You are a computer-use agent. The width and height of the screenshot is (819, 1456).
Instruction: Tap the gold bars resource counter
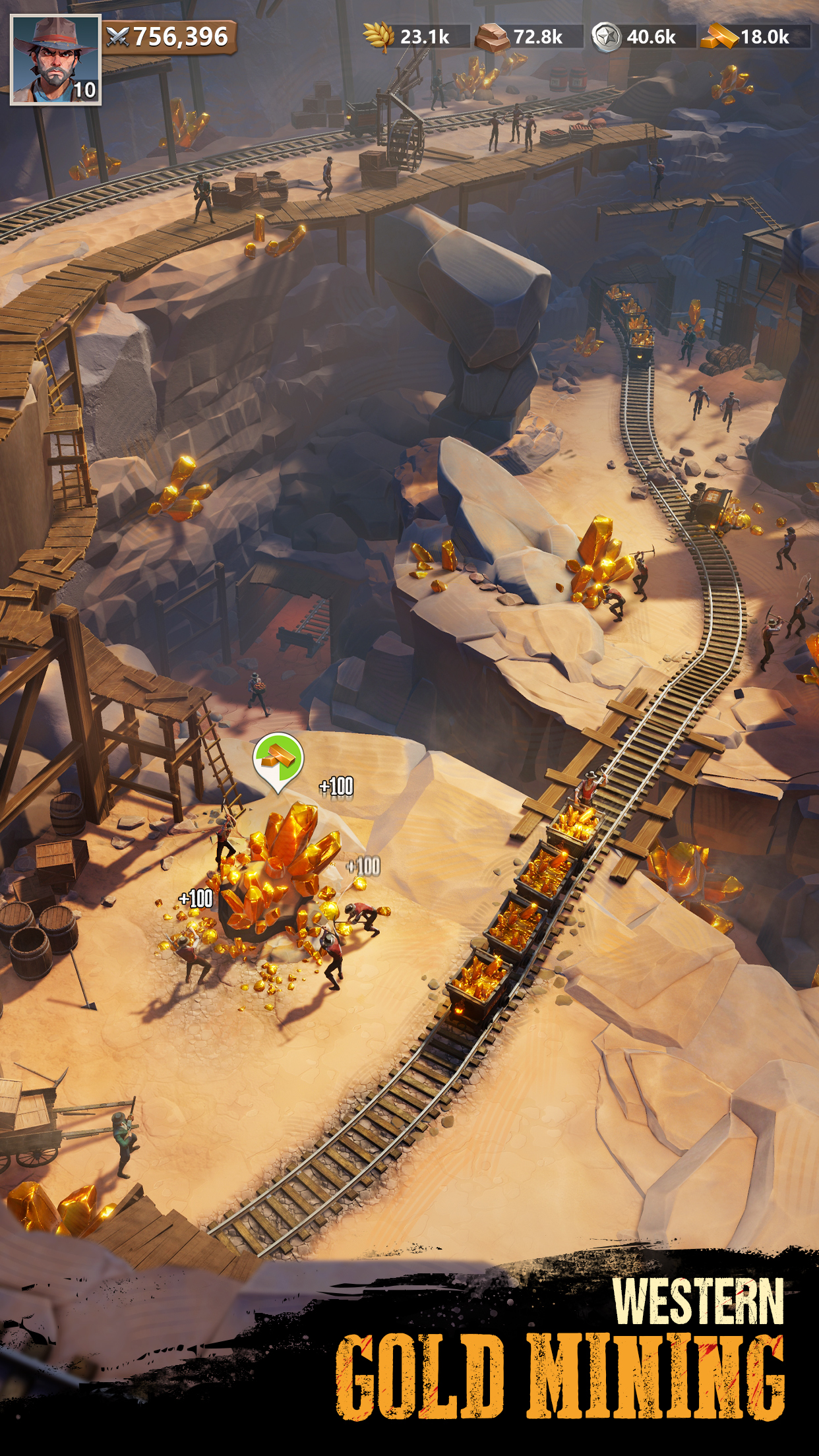tap(754, 37)
